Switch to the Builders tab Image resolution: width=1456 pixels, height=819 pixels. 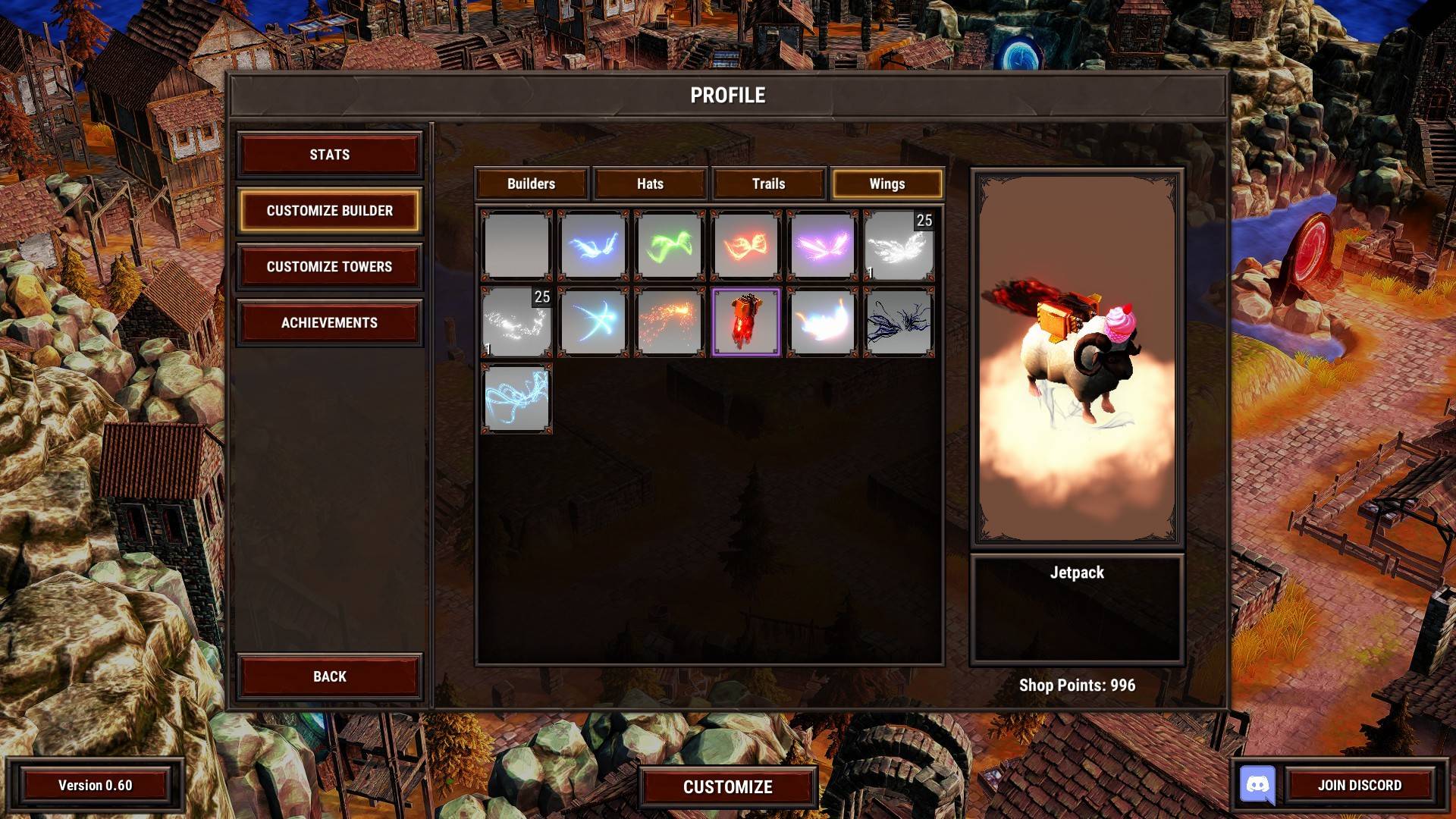coord(531,184)
